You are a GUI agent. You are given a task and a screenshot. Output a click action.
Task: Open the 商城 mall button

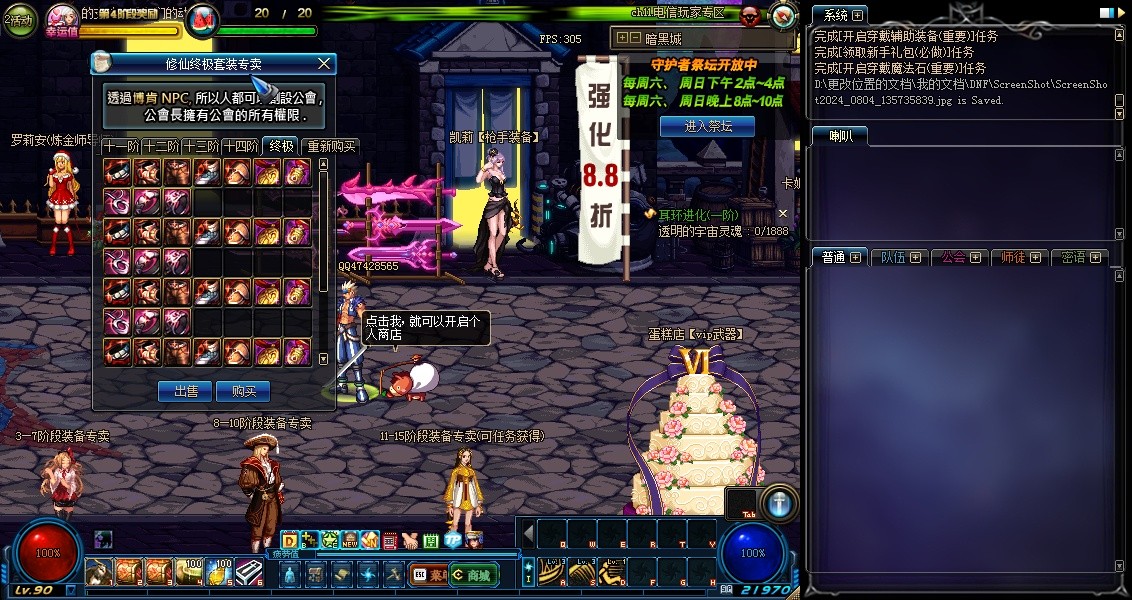(473, 575)
